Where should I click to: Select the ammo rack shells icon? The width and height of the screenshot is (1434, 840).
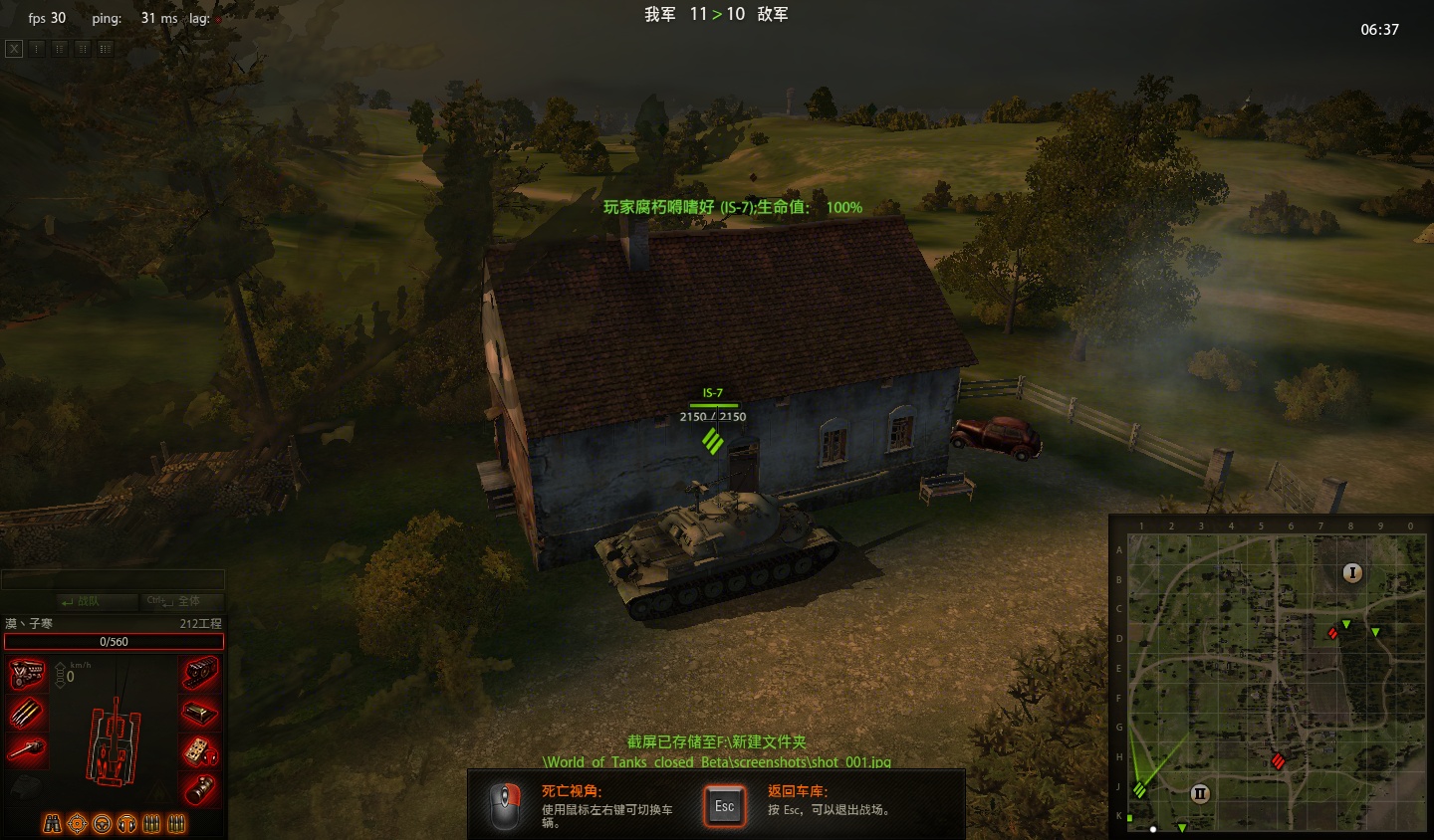tap(27, 713)
